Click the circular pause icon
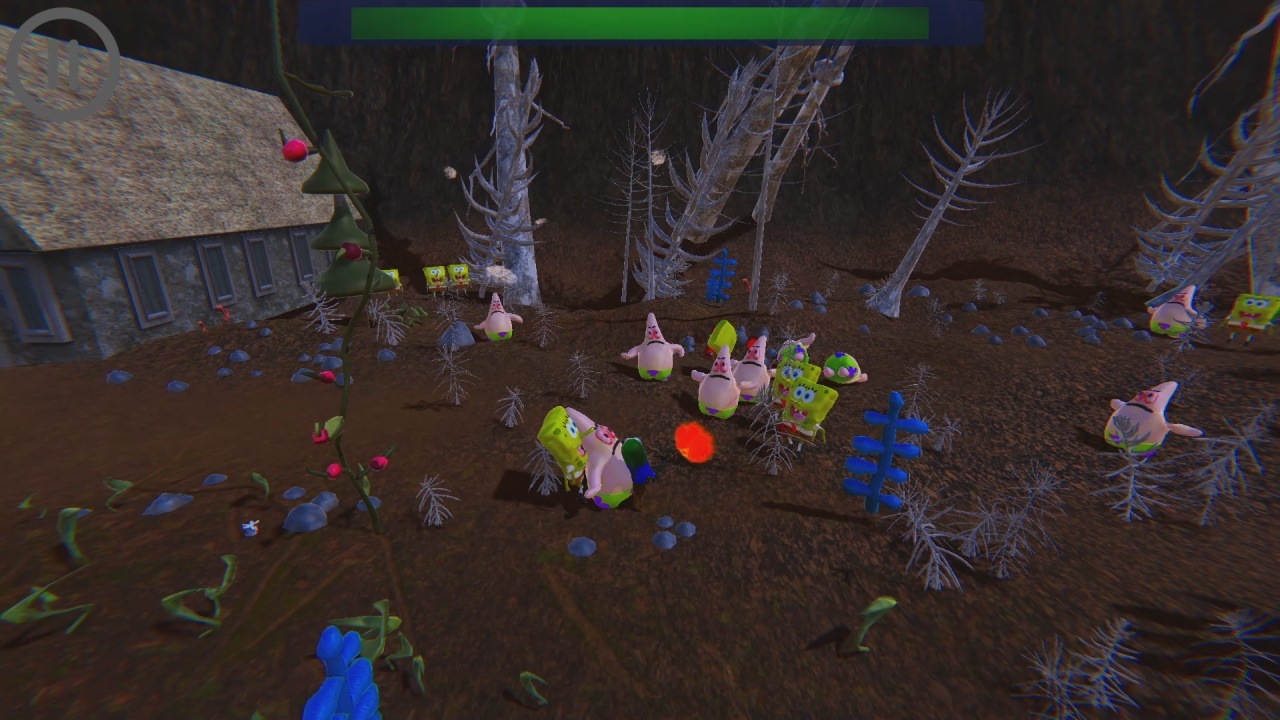Viewport: 1280px width, 720px height. (65, 62)
